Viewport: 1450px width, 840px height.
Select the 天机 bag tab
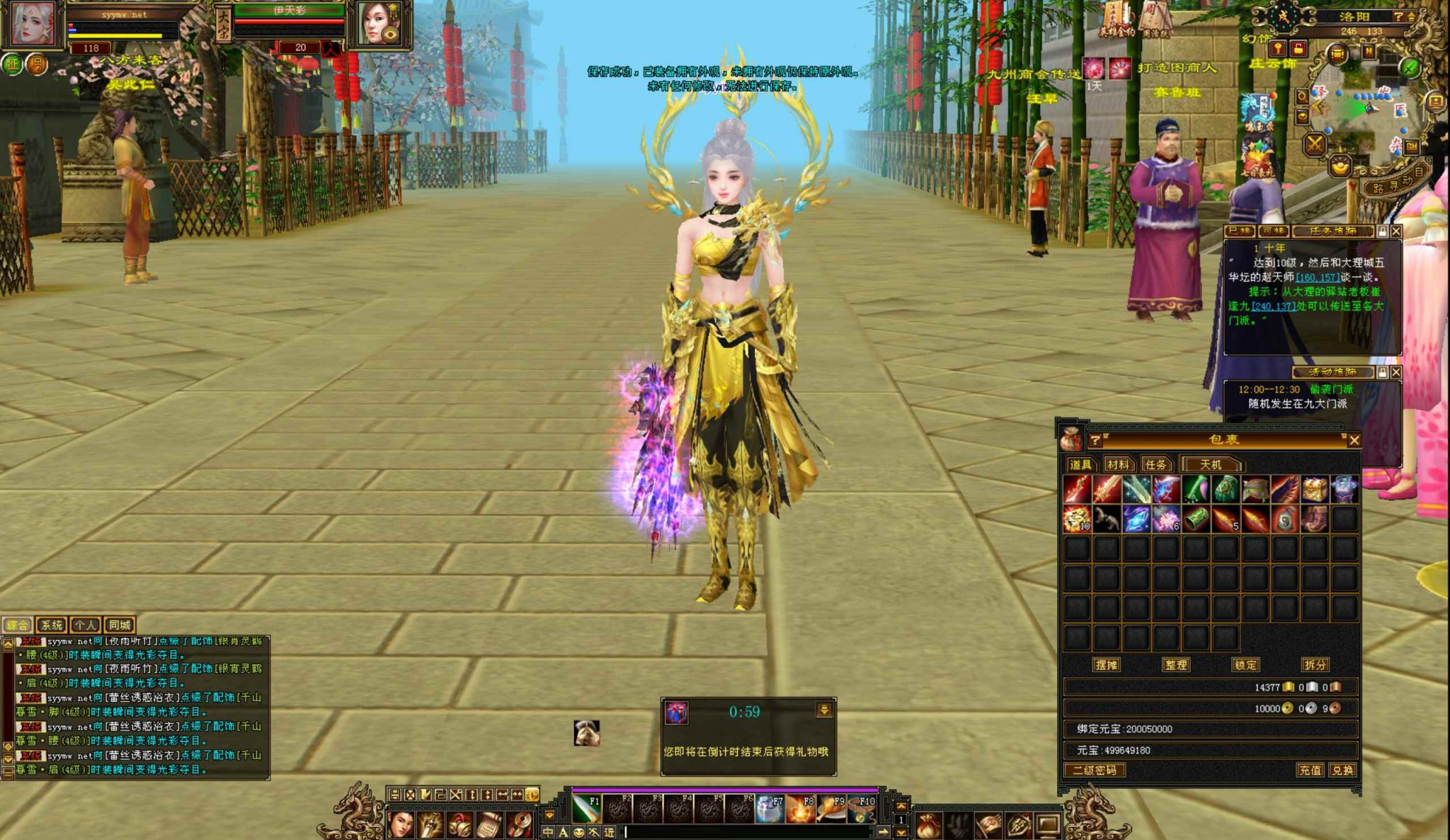coord(1211,465)
